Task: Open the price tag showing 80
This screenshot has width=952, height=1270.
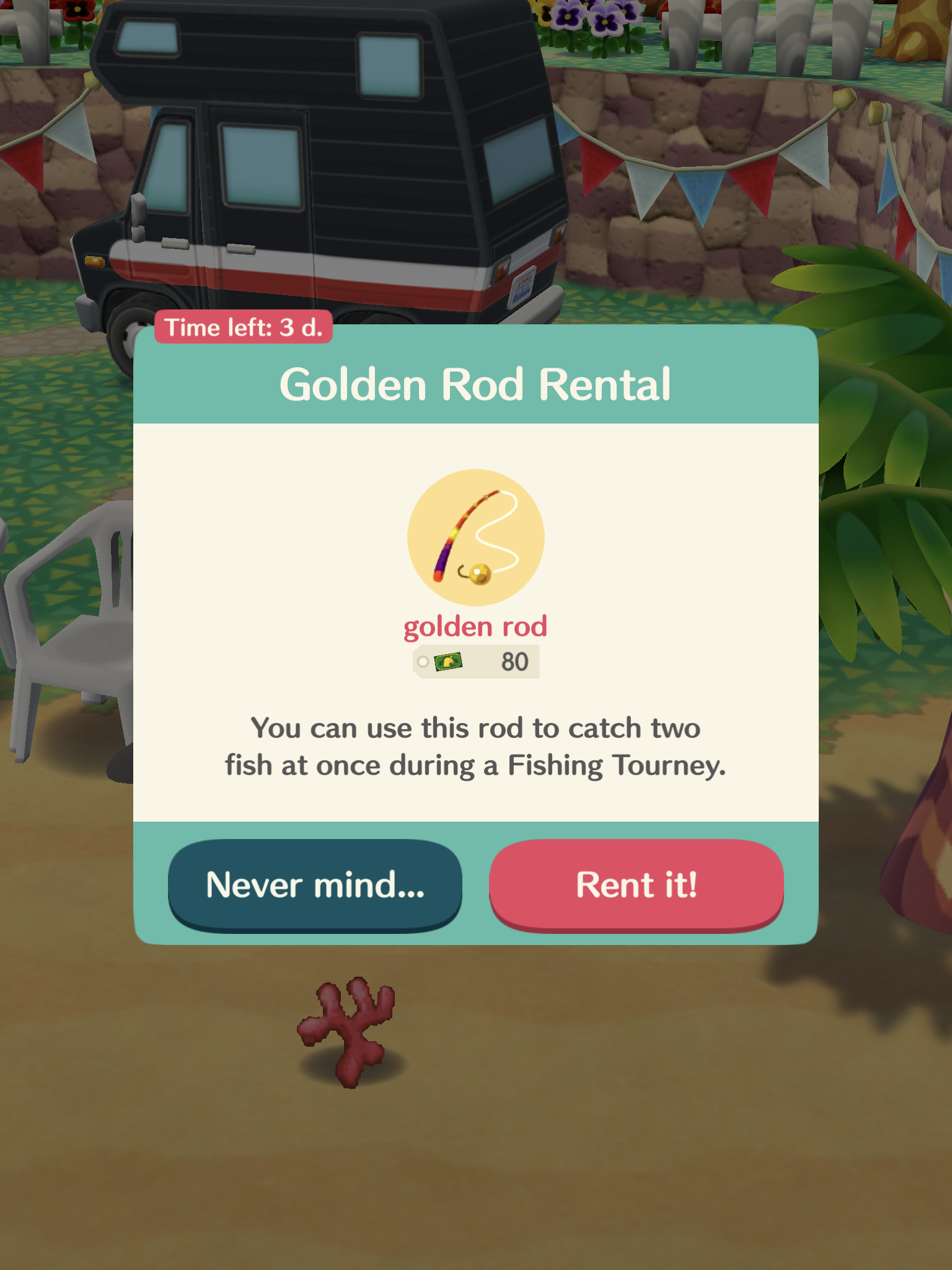Action: pos(514,661)
